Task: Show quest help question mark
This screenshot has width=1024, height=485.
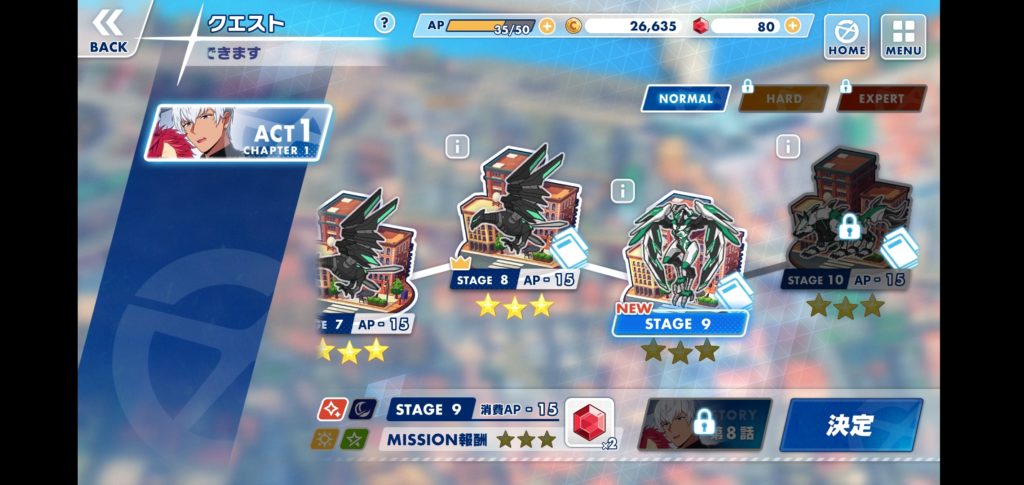Action: click(384, 23)
